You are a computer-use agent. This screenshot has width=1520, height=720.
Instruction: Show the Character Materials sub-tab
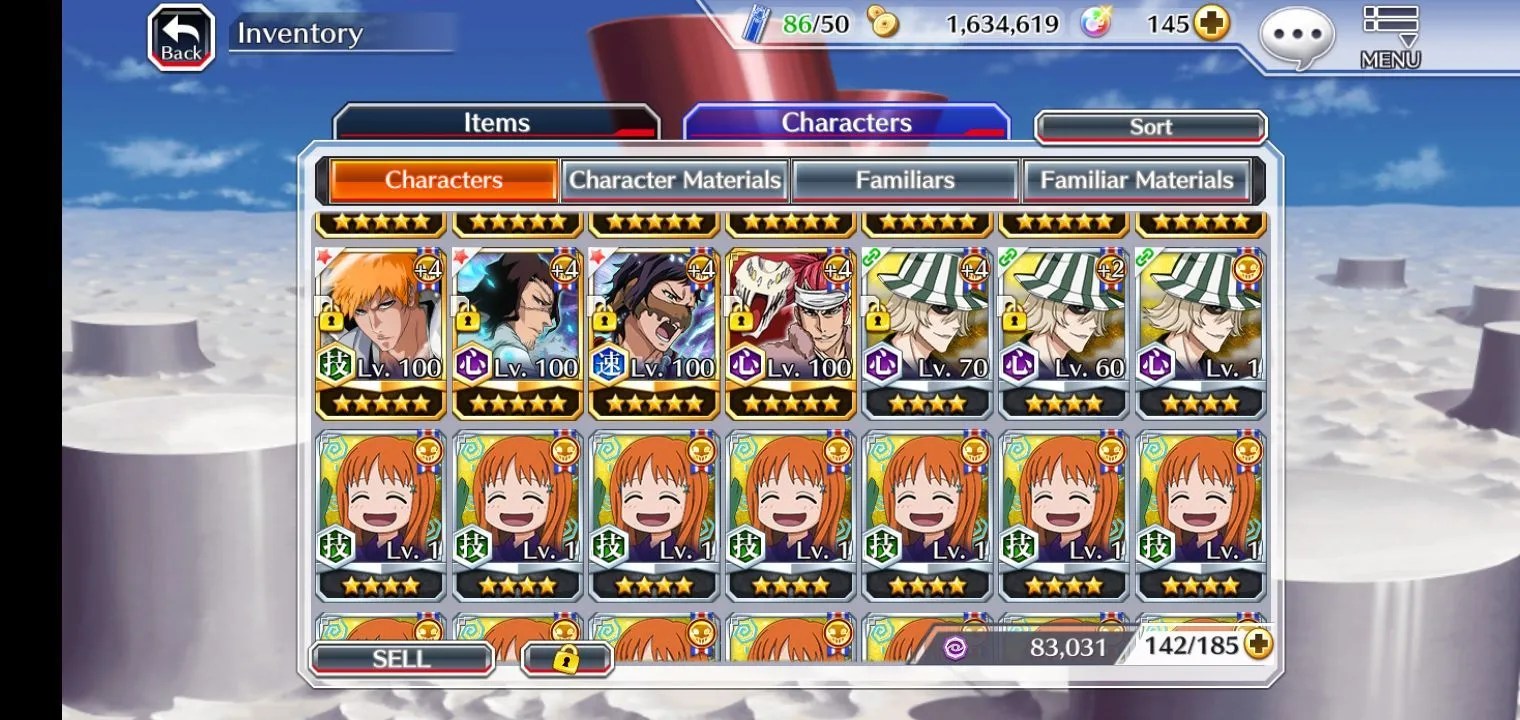click(675, 180)
